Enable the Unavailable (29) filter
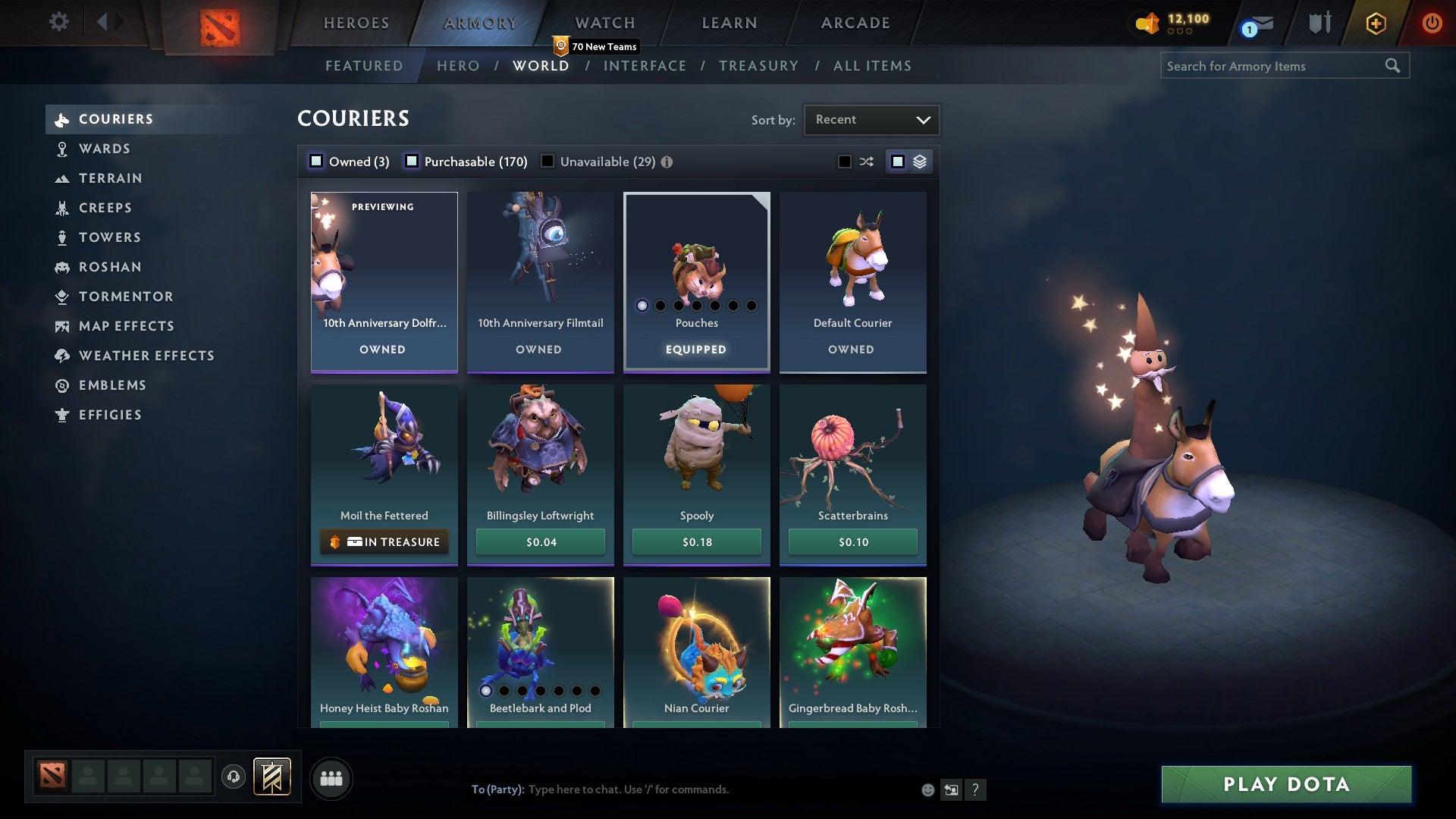1456x819 pixels. [548, 161]
